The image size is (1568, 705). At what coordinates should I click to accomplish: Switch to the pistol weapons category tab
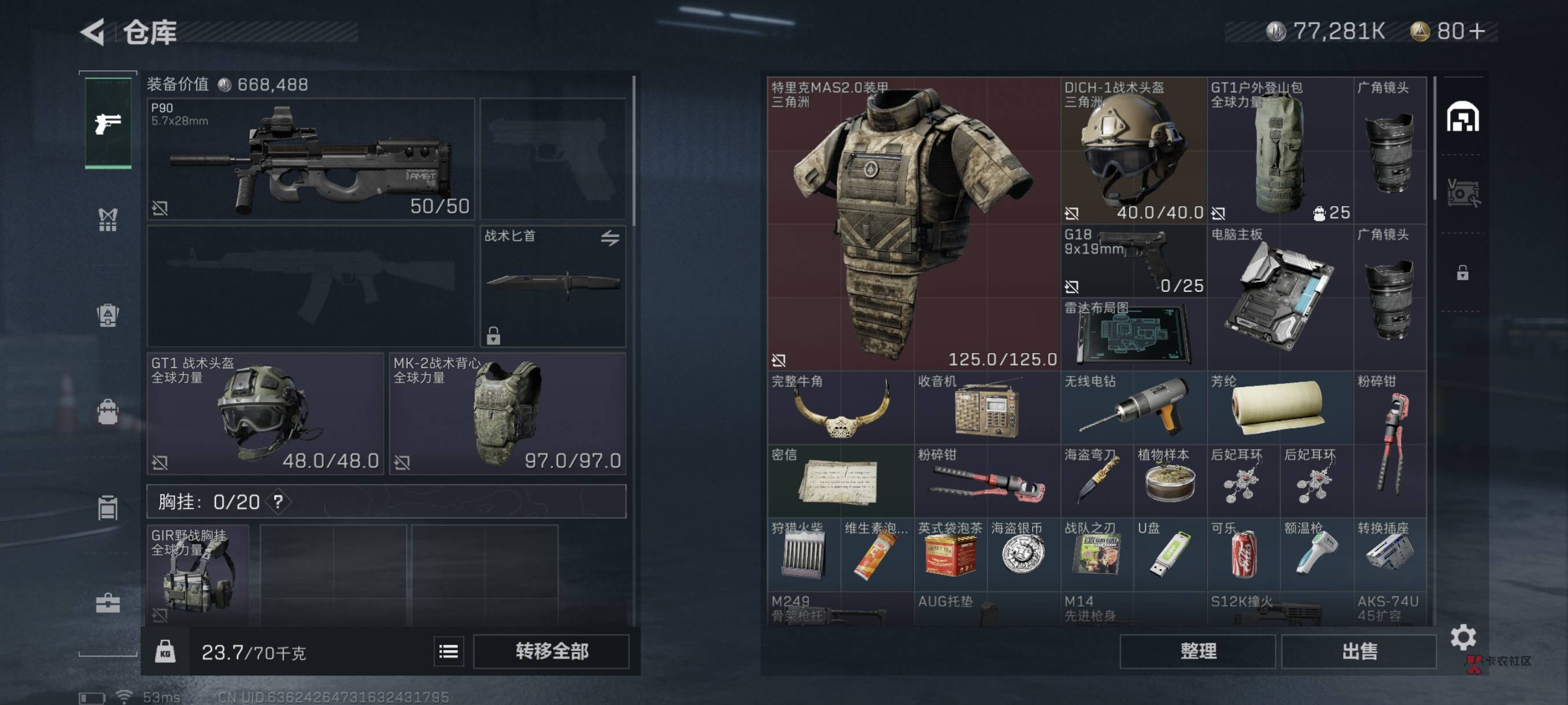click(108, 124)
